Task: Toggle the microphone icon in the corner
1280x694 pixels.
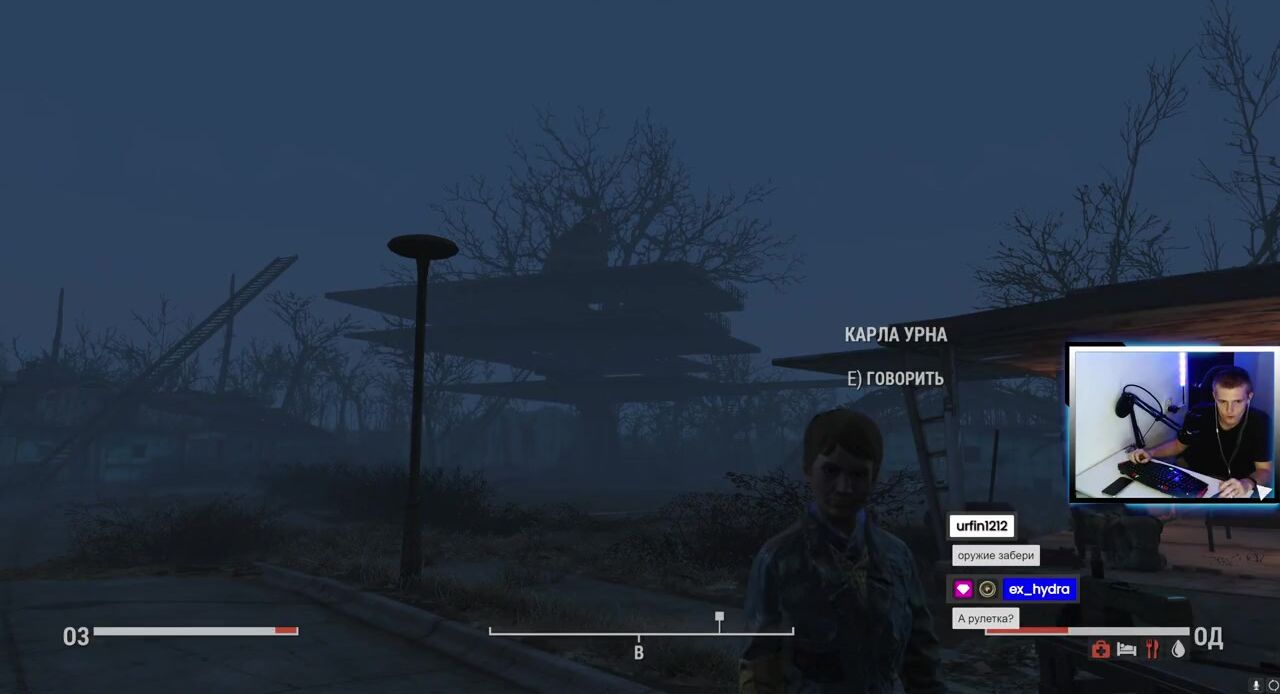Action: click(1256, 685)
